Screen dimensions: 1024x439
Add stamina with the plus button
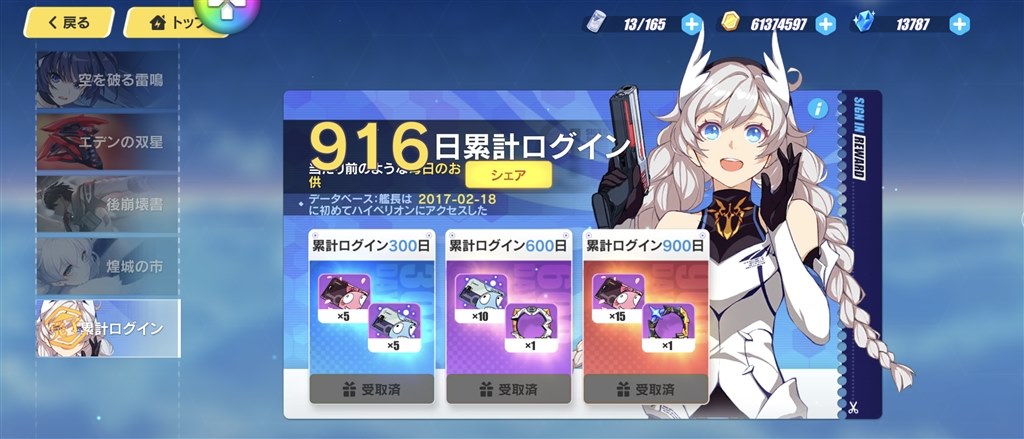pyautogui.click(x=692, y=24)
